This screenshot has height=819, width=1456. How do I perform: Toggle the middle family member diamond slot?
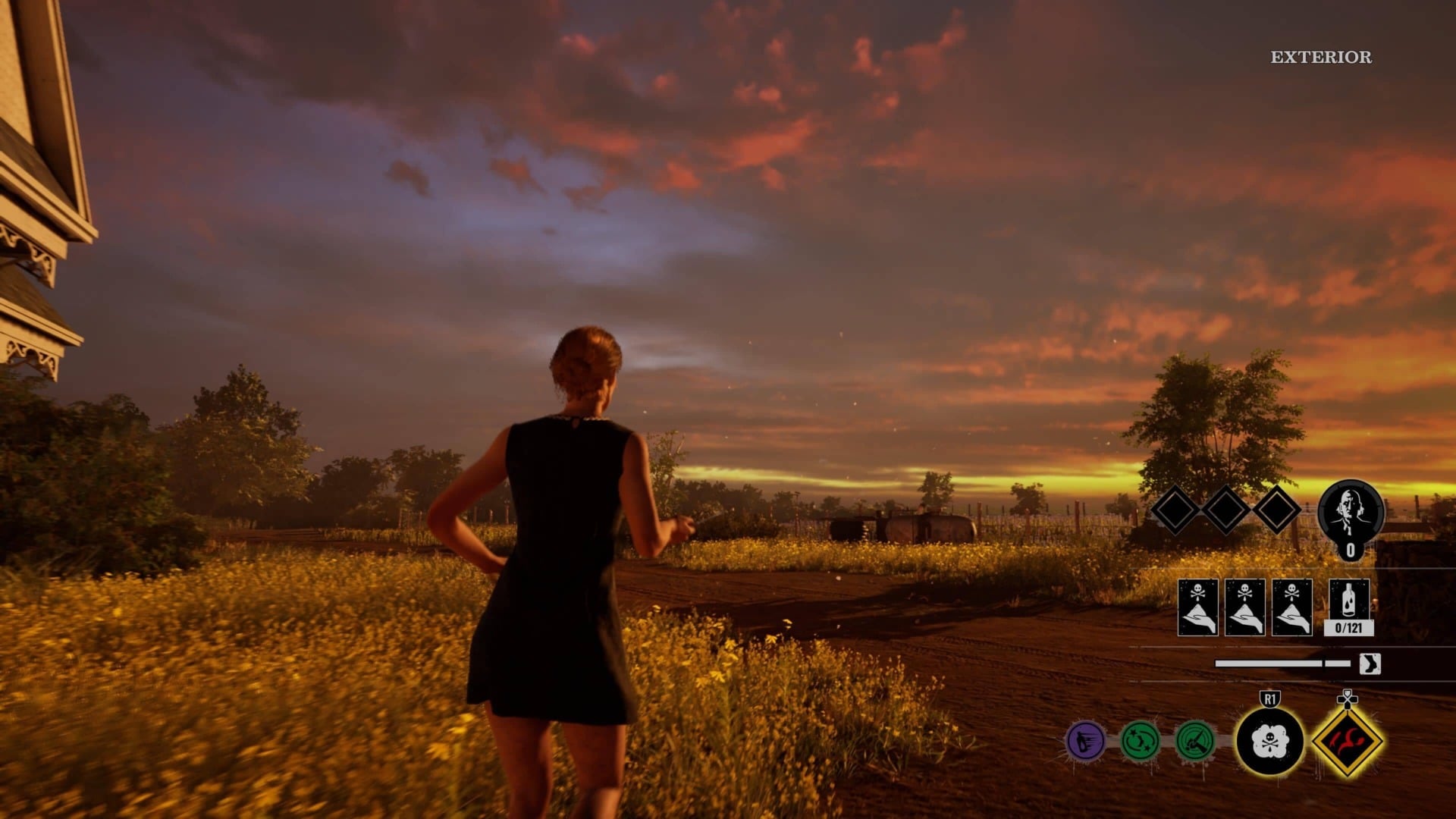coord(1225,511)
